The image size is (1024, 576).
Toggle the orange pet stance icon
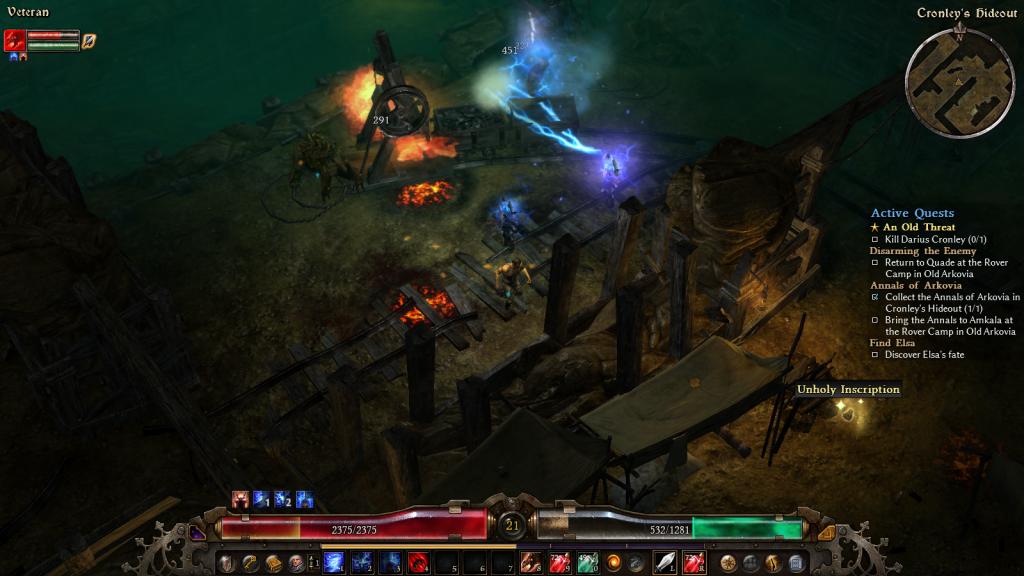tap(89, 41)
